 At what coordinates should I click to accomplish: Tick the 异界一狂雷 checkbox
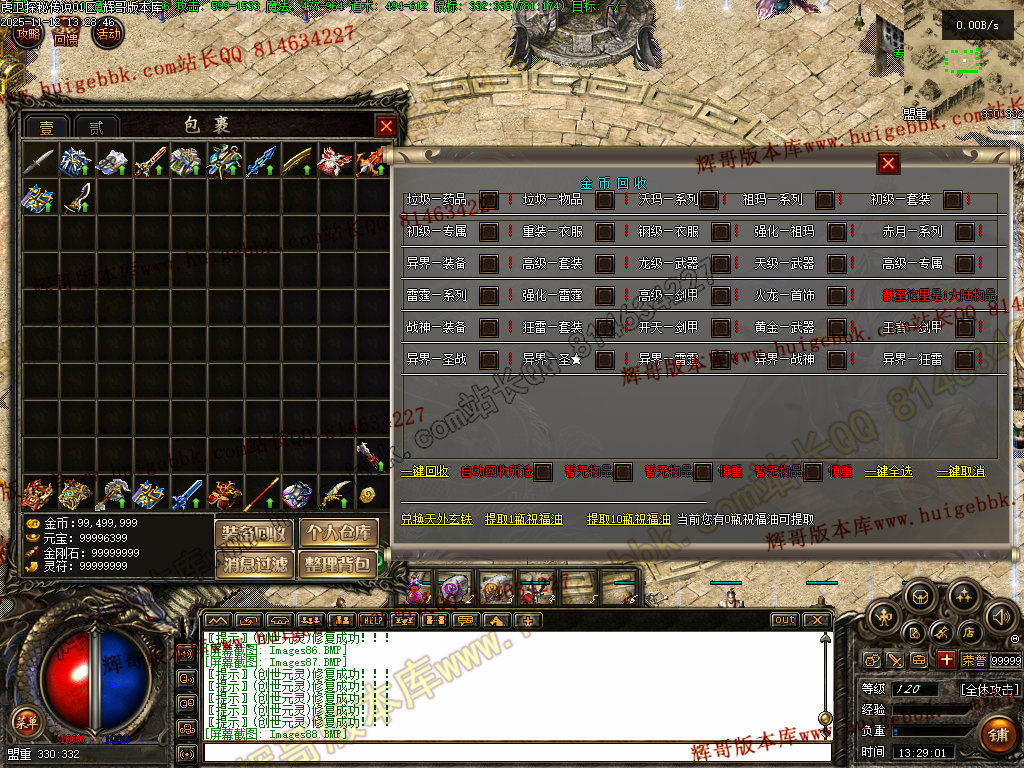click(x=964, y=359)
